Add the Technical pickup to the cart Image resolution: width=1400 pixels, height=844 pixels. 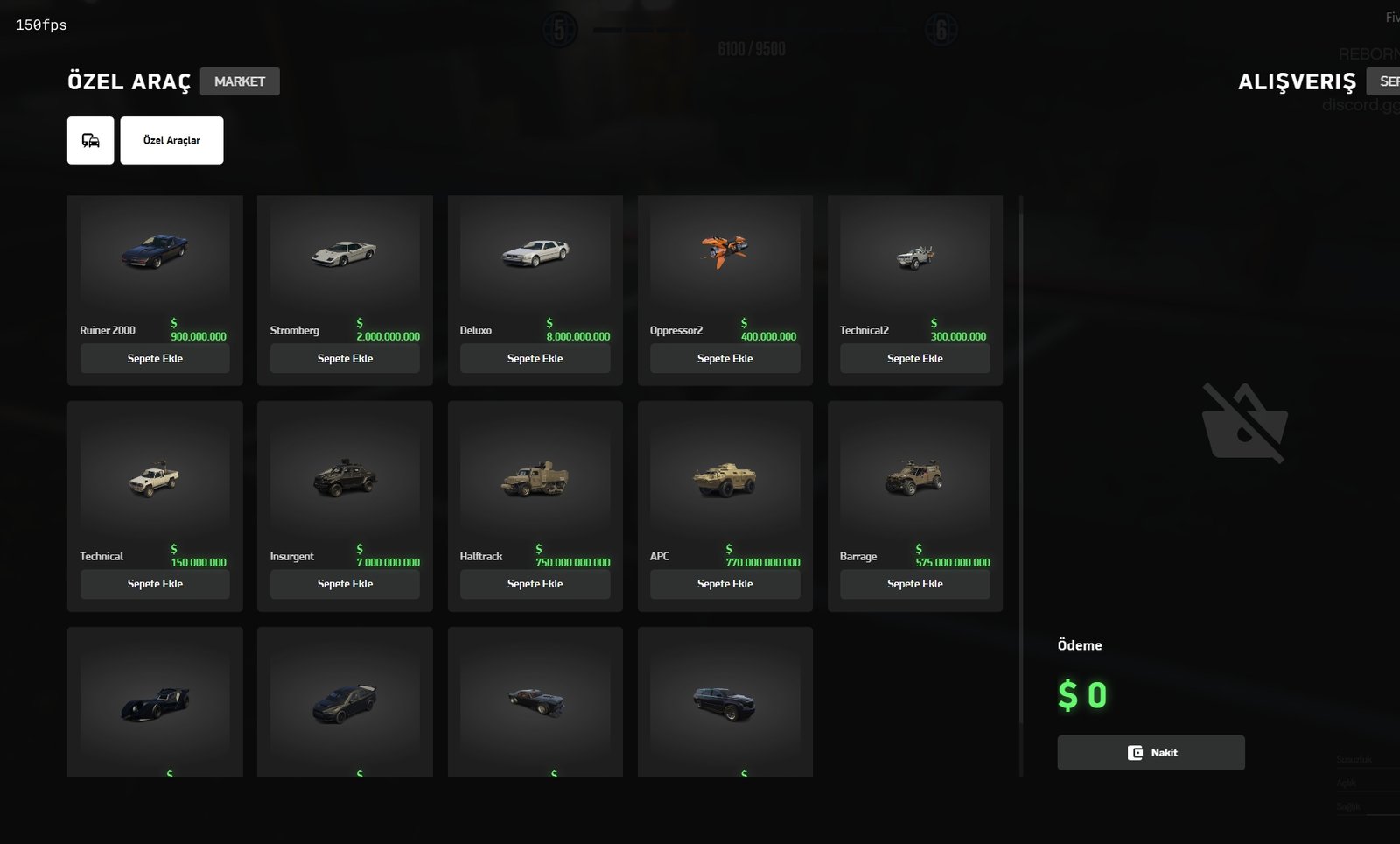[x=155, y=584]
